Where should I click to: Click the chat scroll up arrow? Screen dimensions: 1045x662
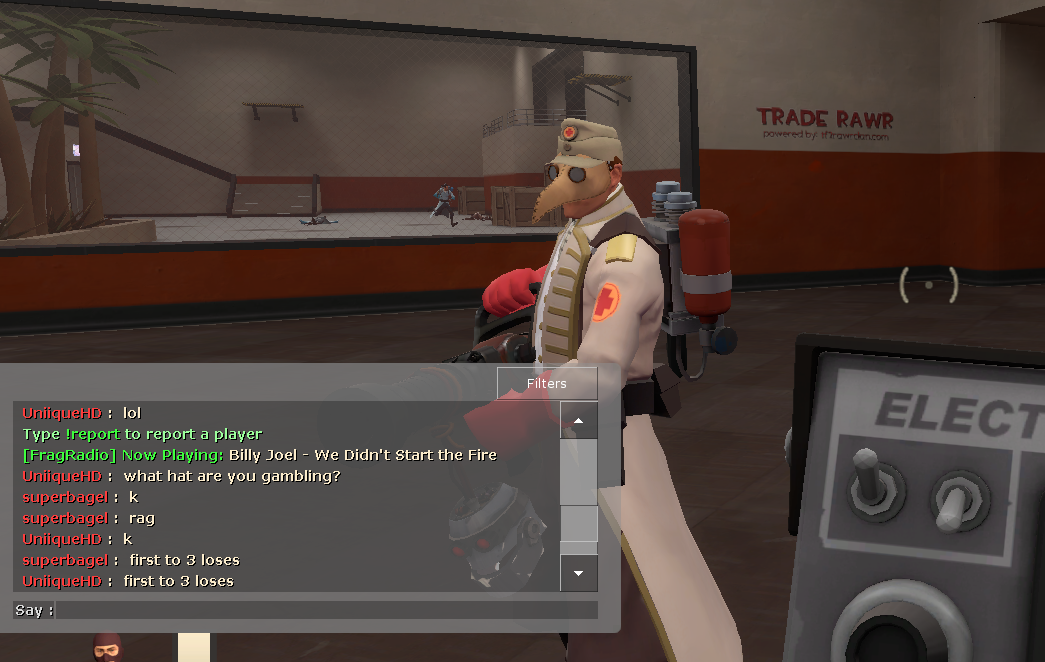click(579, 421)
